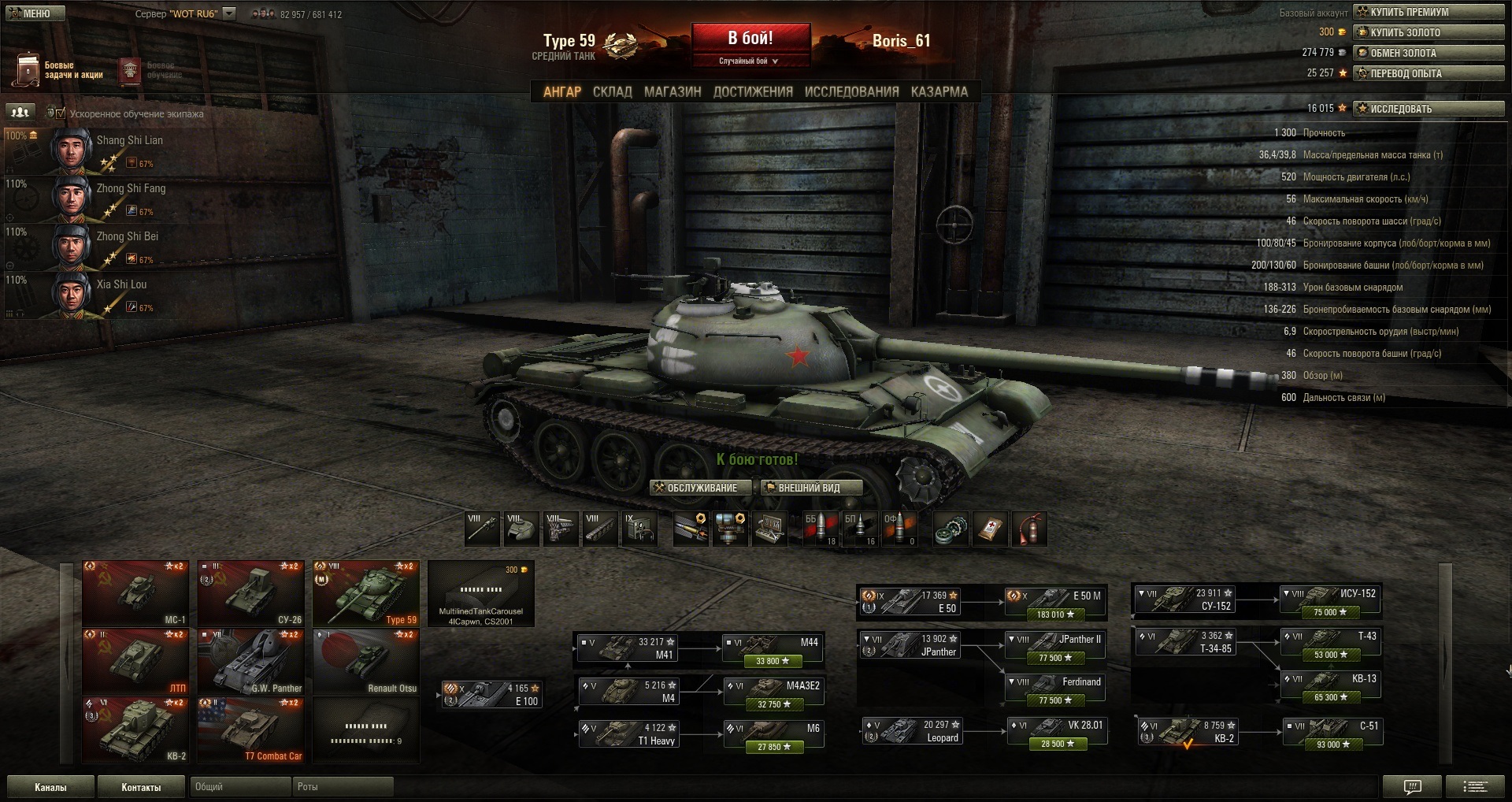
Task: Click the КУПИТЬ ЗОЛОТО button
Action: click(x=1429, y=32)
